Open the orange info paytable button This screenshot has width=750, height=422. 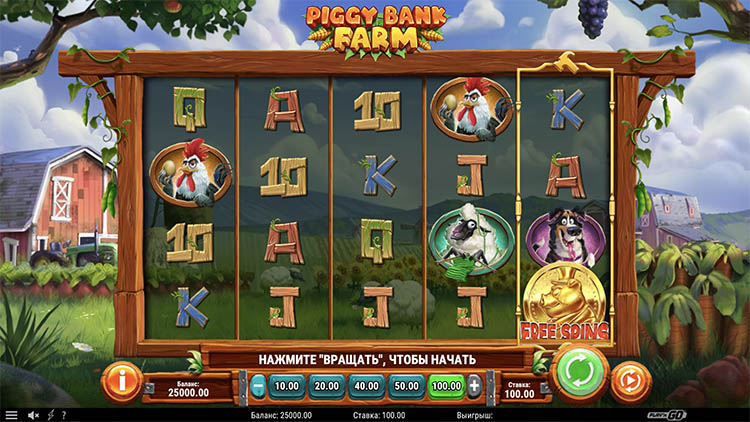[x=122, y=381]
